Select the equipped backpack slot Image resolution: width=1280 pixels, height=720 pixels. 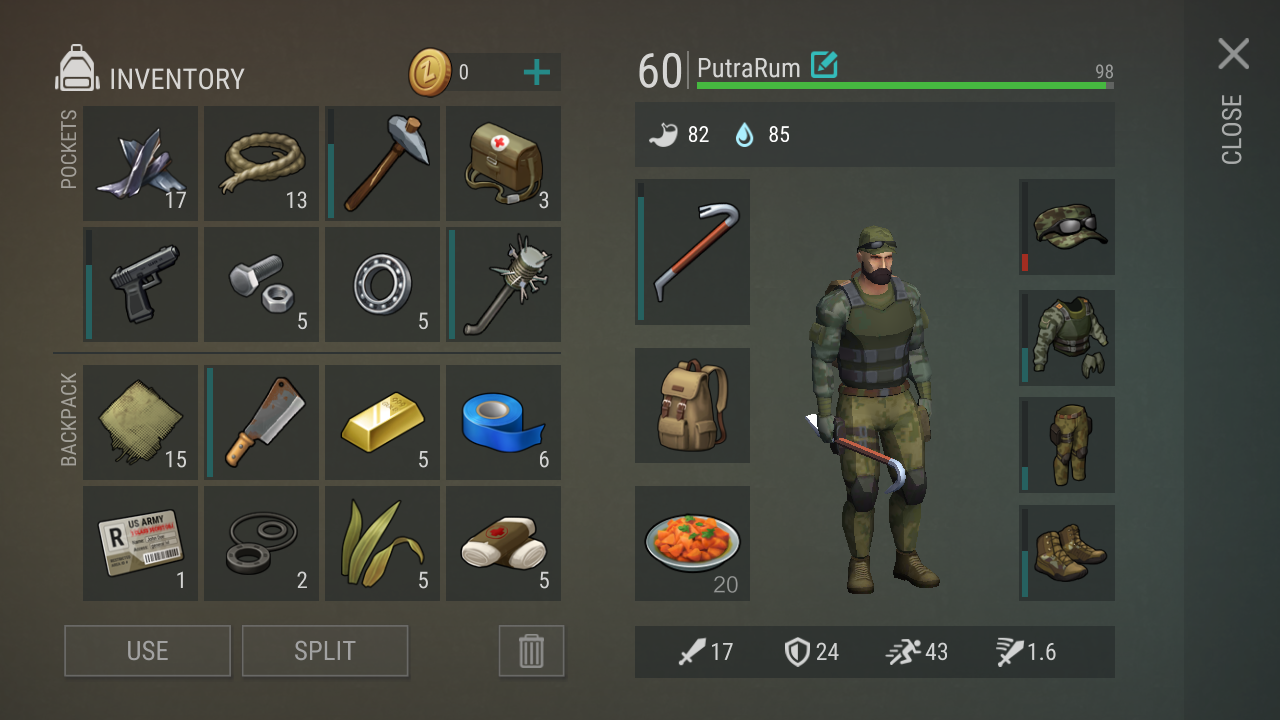pyautogui.click(x=692, y=405)
